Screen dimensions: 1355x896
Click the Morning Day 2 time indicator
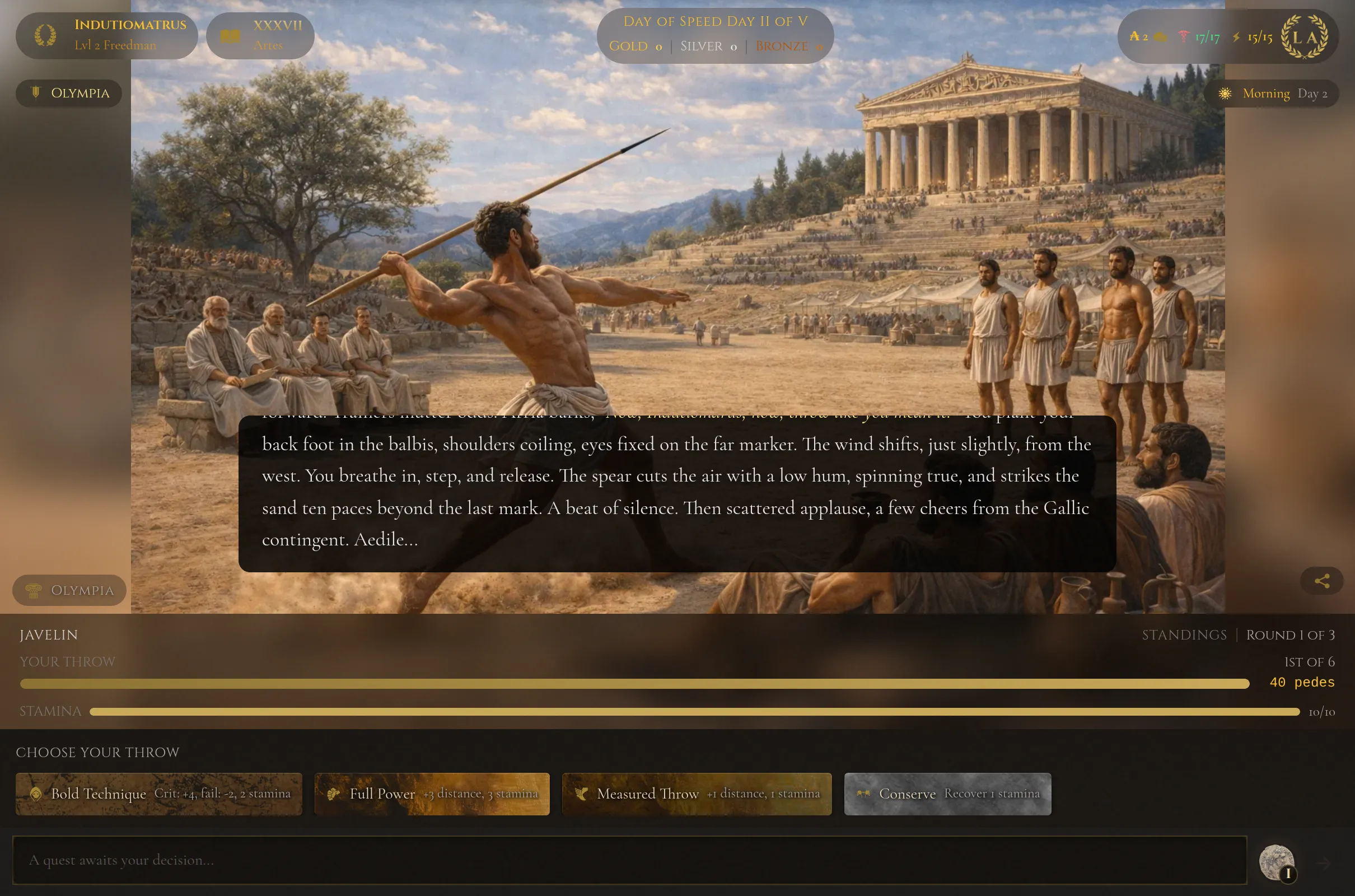(x=1272, y=93)
